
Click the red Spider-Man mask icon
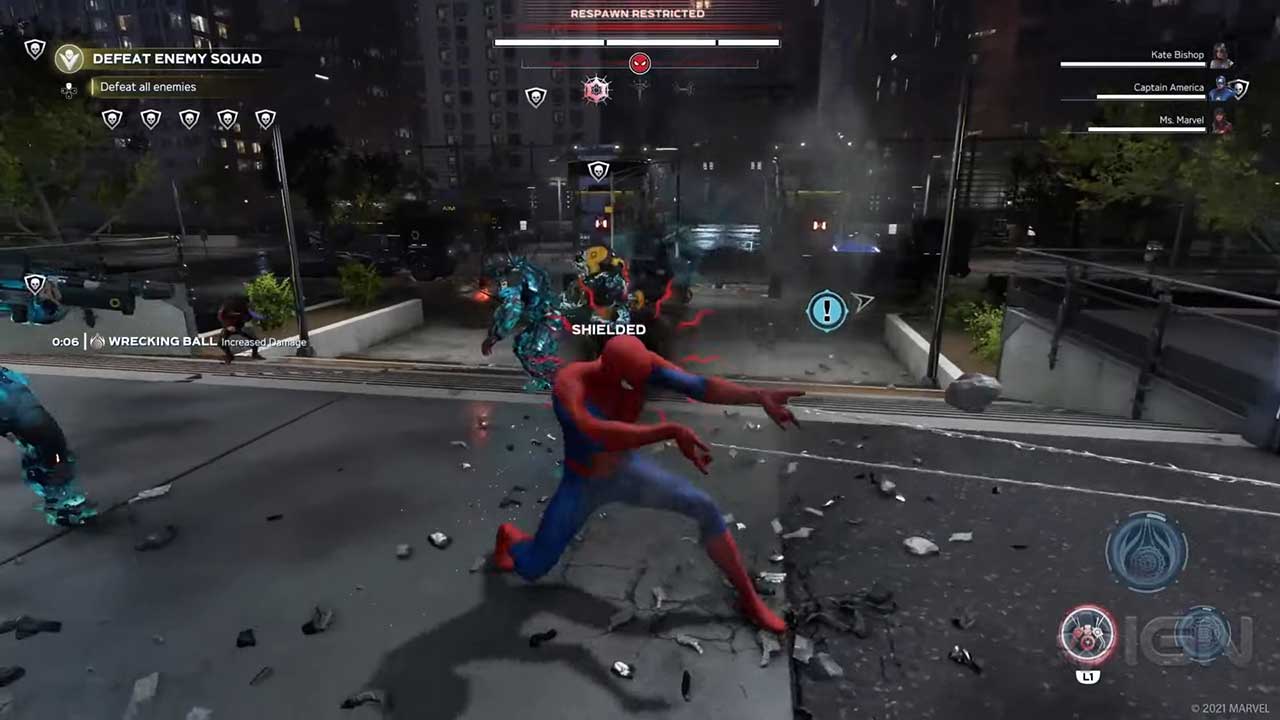pyautogui.click(x=640, y=64)
